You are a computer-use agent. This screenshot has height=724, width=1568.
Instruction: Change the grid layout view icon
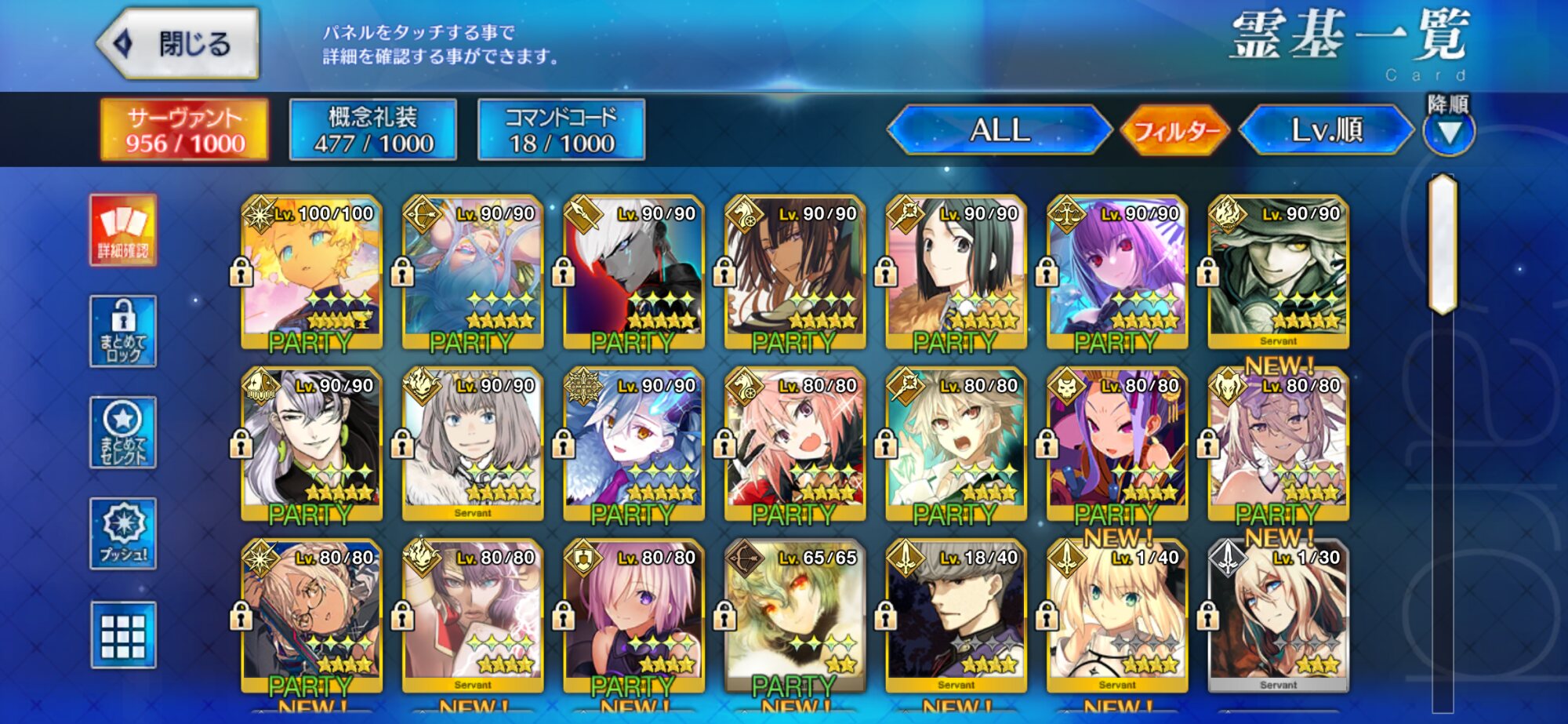pos(123,635)
